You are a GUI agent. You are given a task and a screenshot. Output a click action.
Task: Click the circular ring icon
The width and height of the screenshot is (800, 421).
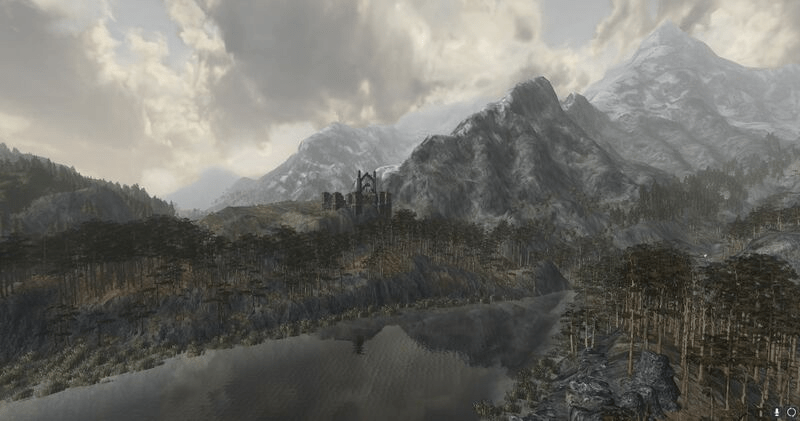click(791, 411)
